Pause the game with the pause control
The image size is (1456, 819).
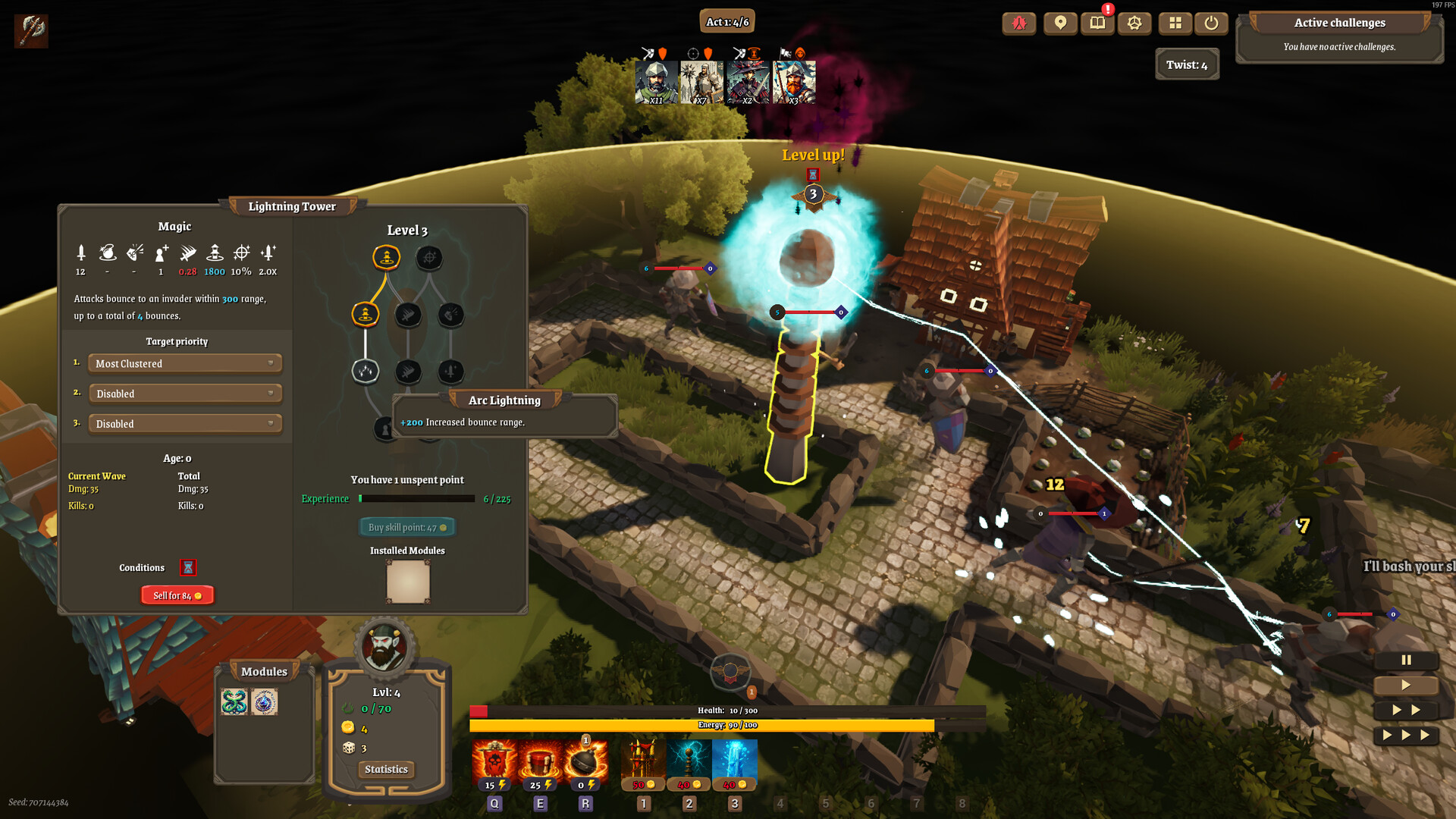[1406, 661]
